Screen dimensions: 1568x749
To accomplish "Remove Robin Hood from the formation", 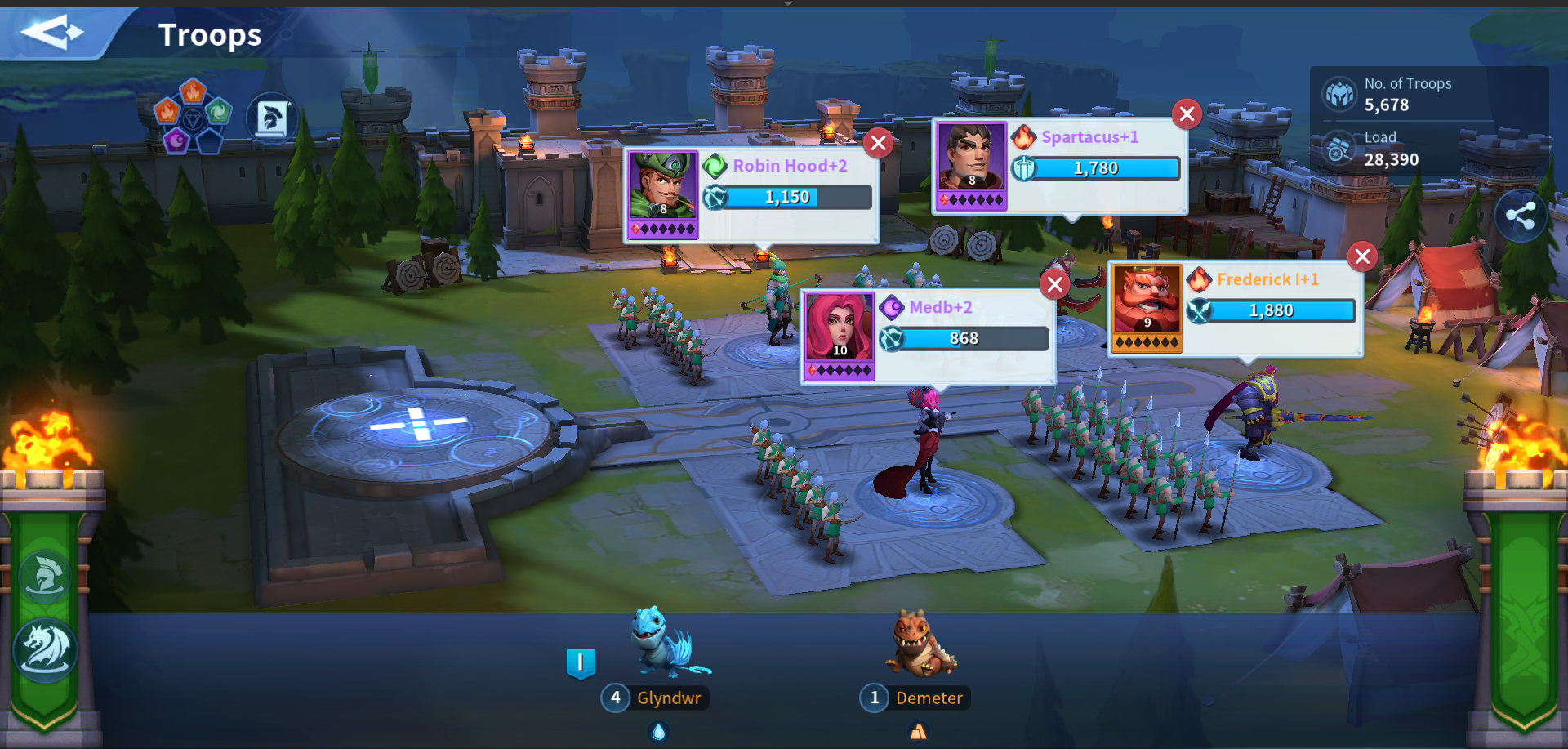I will click(879, 144).
